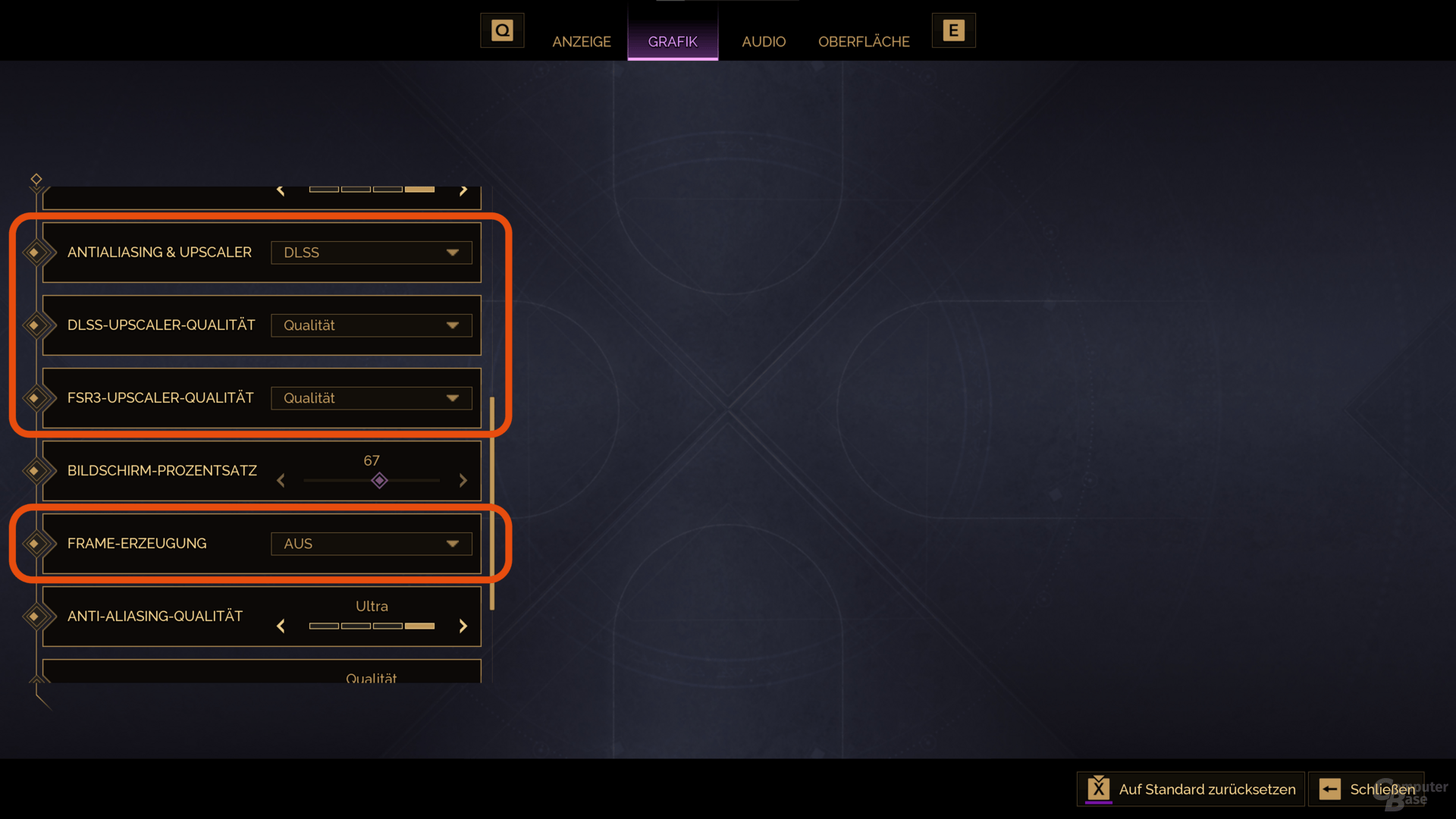
Task: Open the Audio settings tab
Action: [763, 42]
